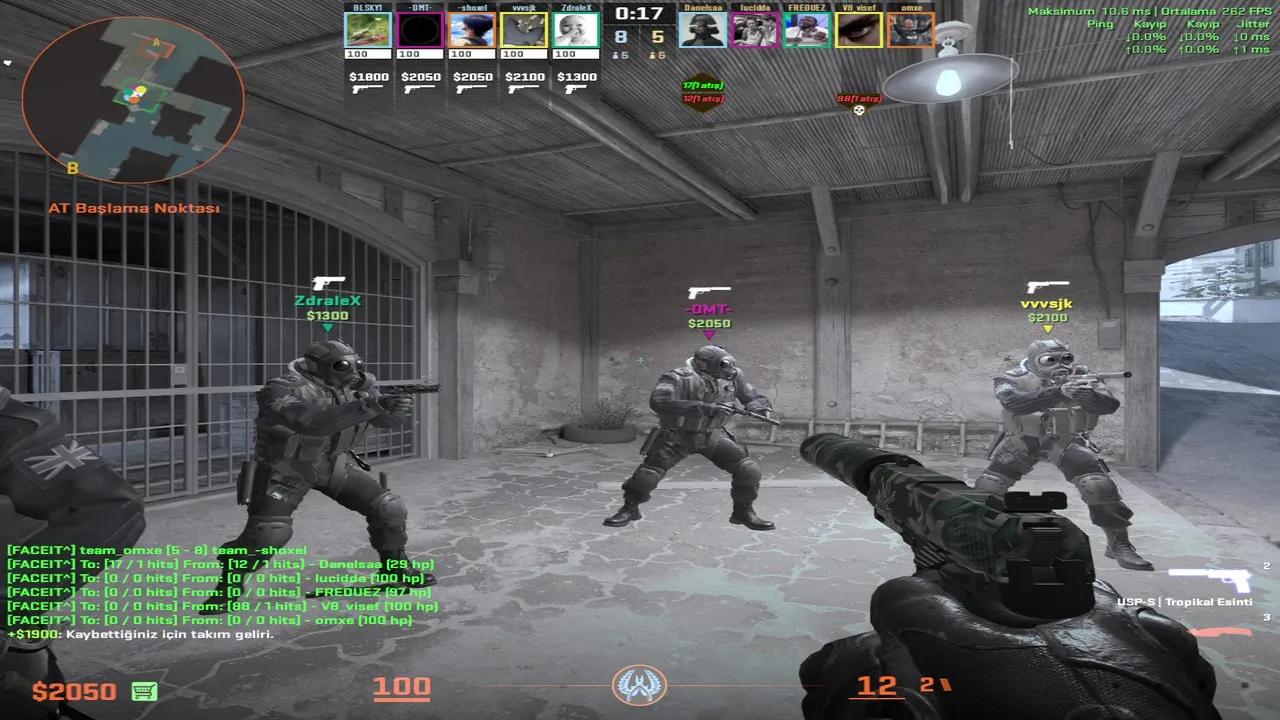Click the green 17(1 atış) damage marker
The width and height of the screenshot is (1280, 720).
coord(700,86)
